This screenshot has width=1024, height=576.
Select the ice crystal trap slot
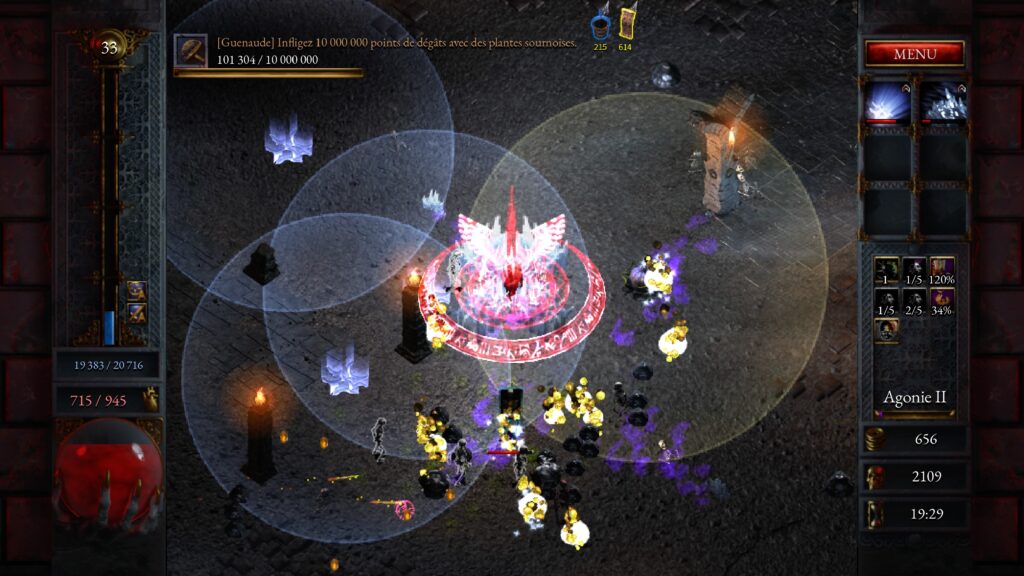(x=943, y=102)
